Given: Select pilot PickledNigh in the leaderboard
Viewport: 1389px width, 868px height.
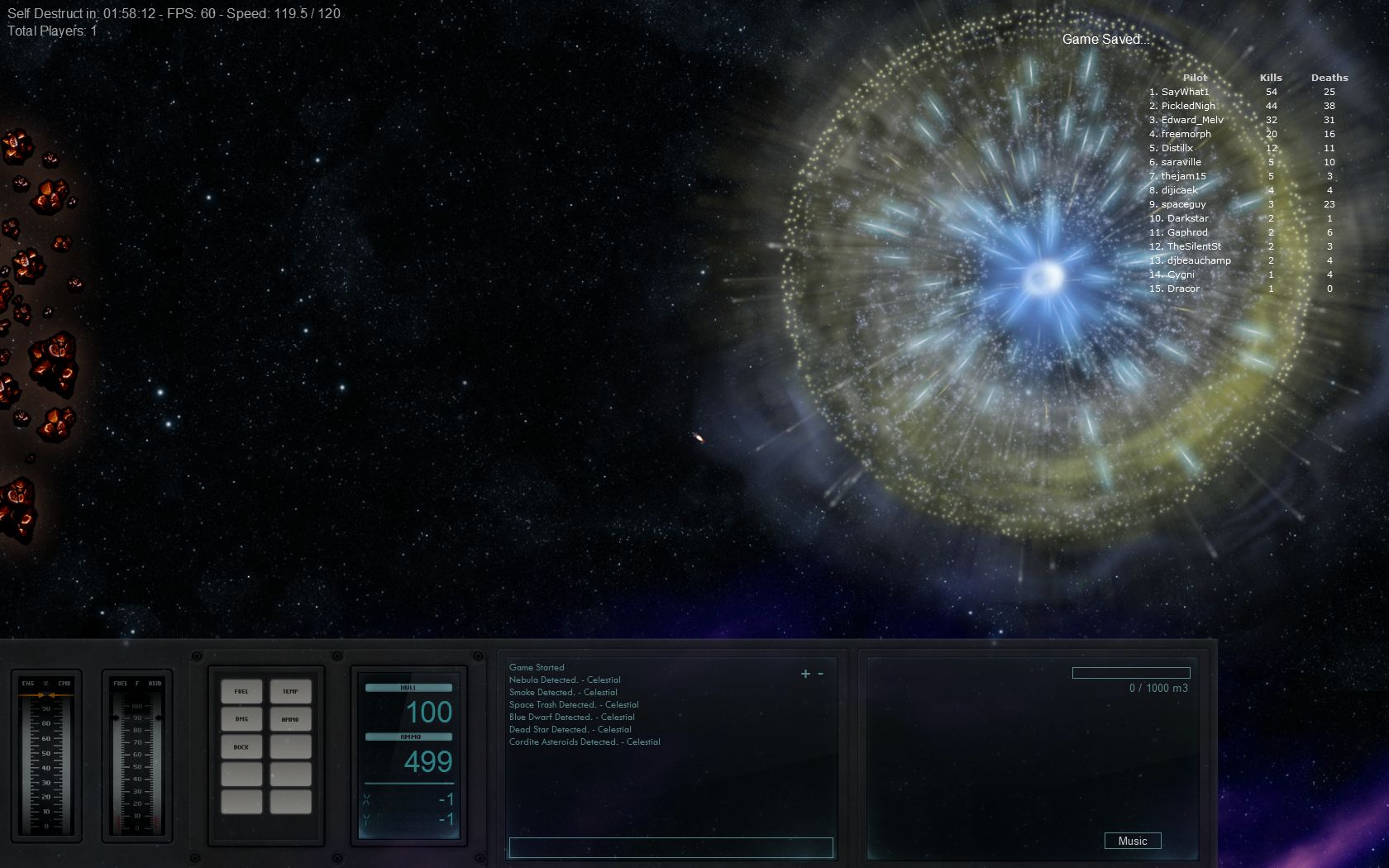Looking at the screenshot, I should tap(1188, 106).
